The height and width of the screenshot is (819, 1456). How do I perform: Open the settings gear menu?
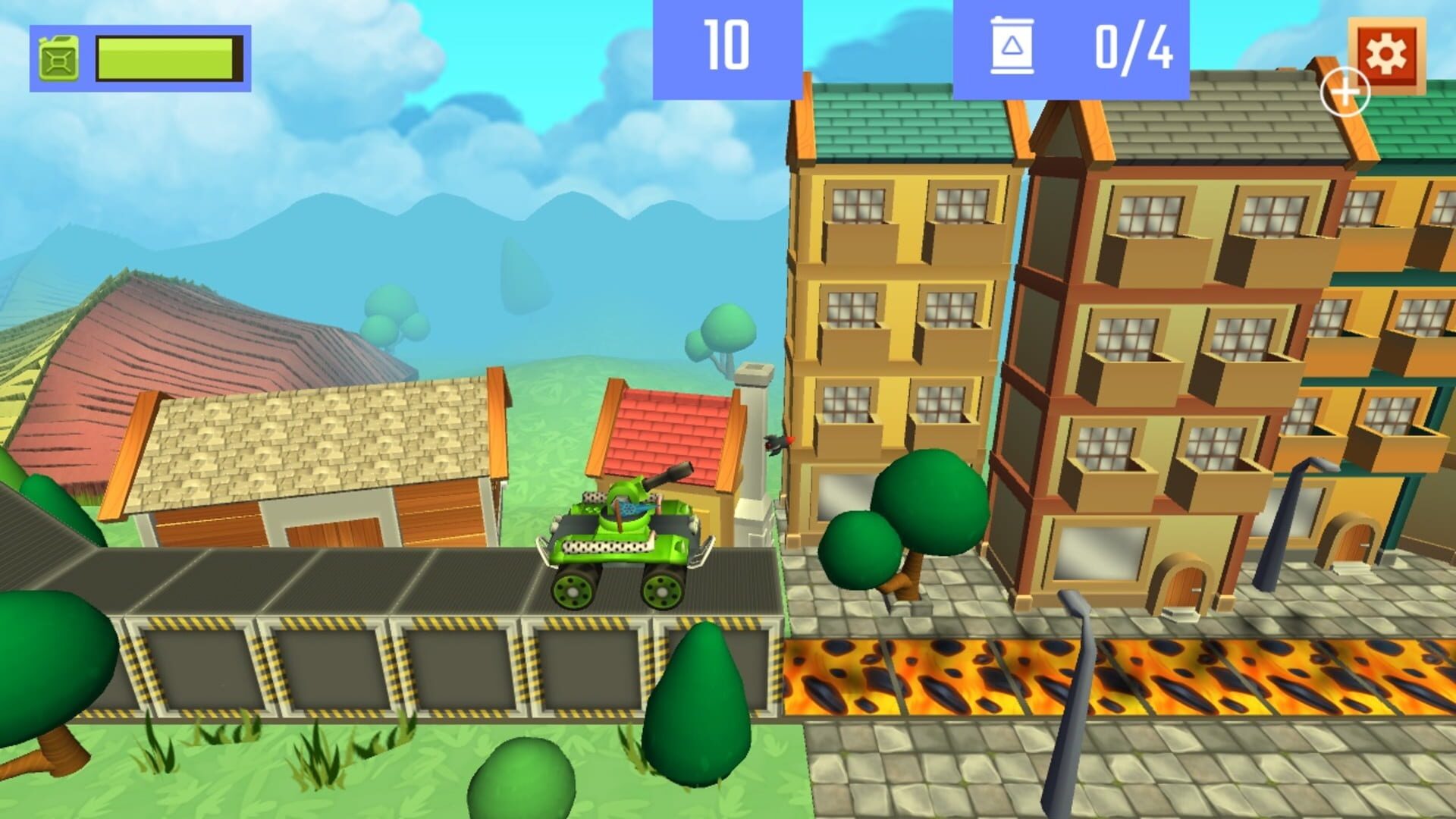tap(1387, 55)
